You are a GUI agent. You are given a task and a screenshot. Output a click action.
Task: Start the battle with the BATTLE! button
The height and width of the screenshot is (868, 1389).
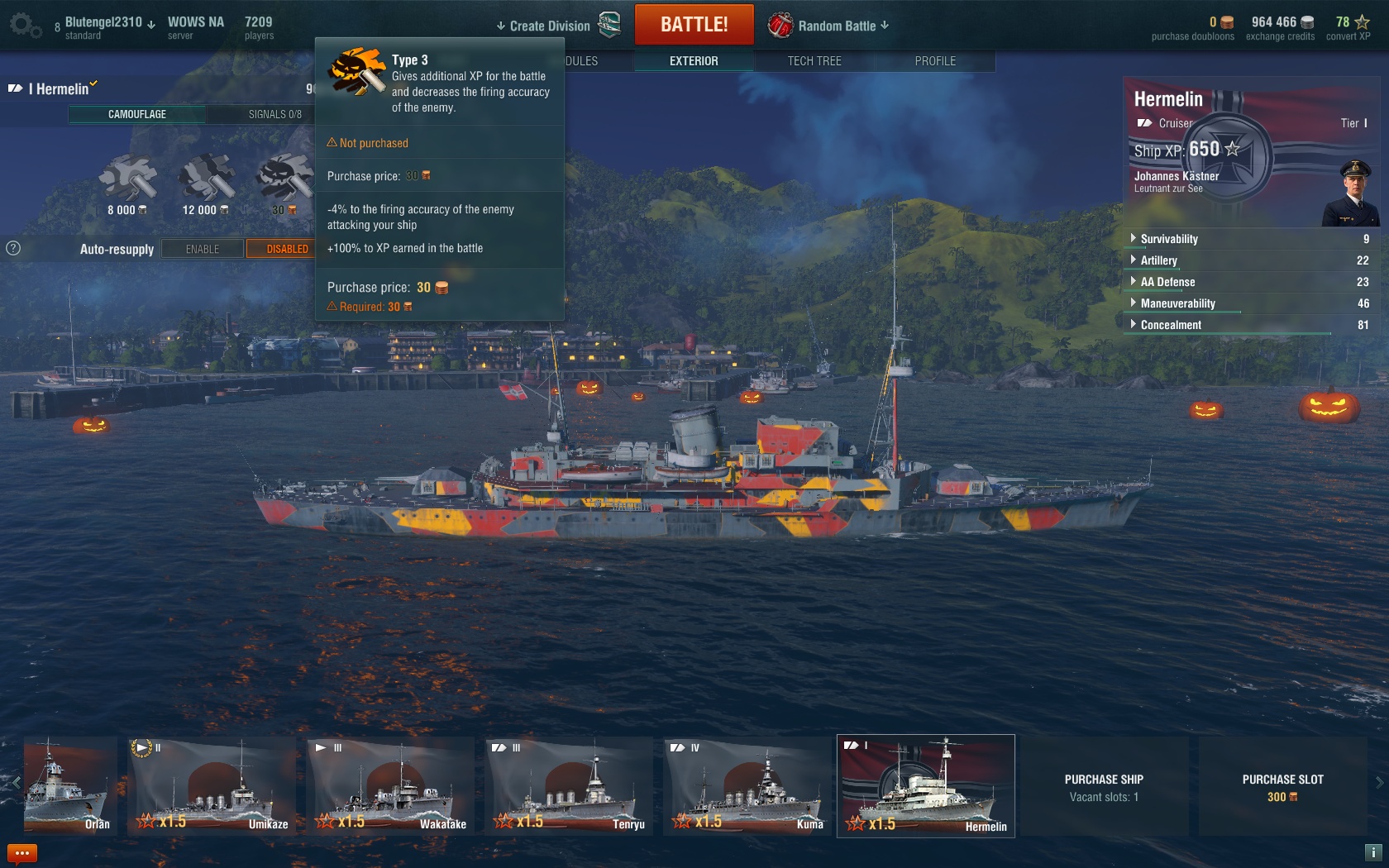[x=694, y=25]
